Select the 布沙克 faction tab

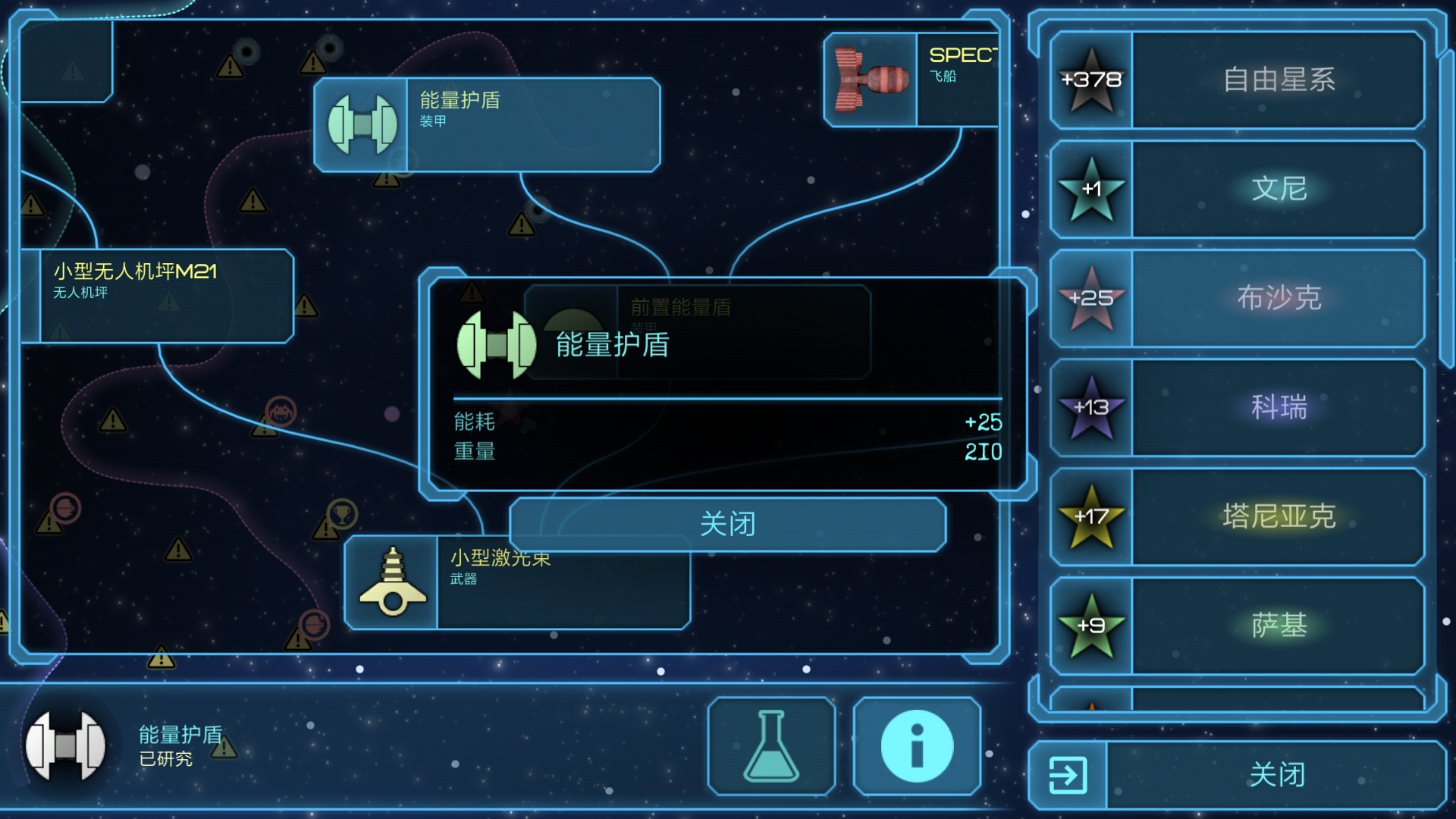[x=1282, y=299]
